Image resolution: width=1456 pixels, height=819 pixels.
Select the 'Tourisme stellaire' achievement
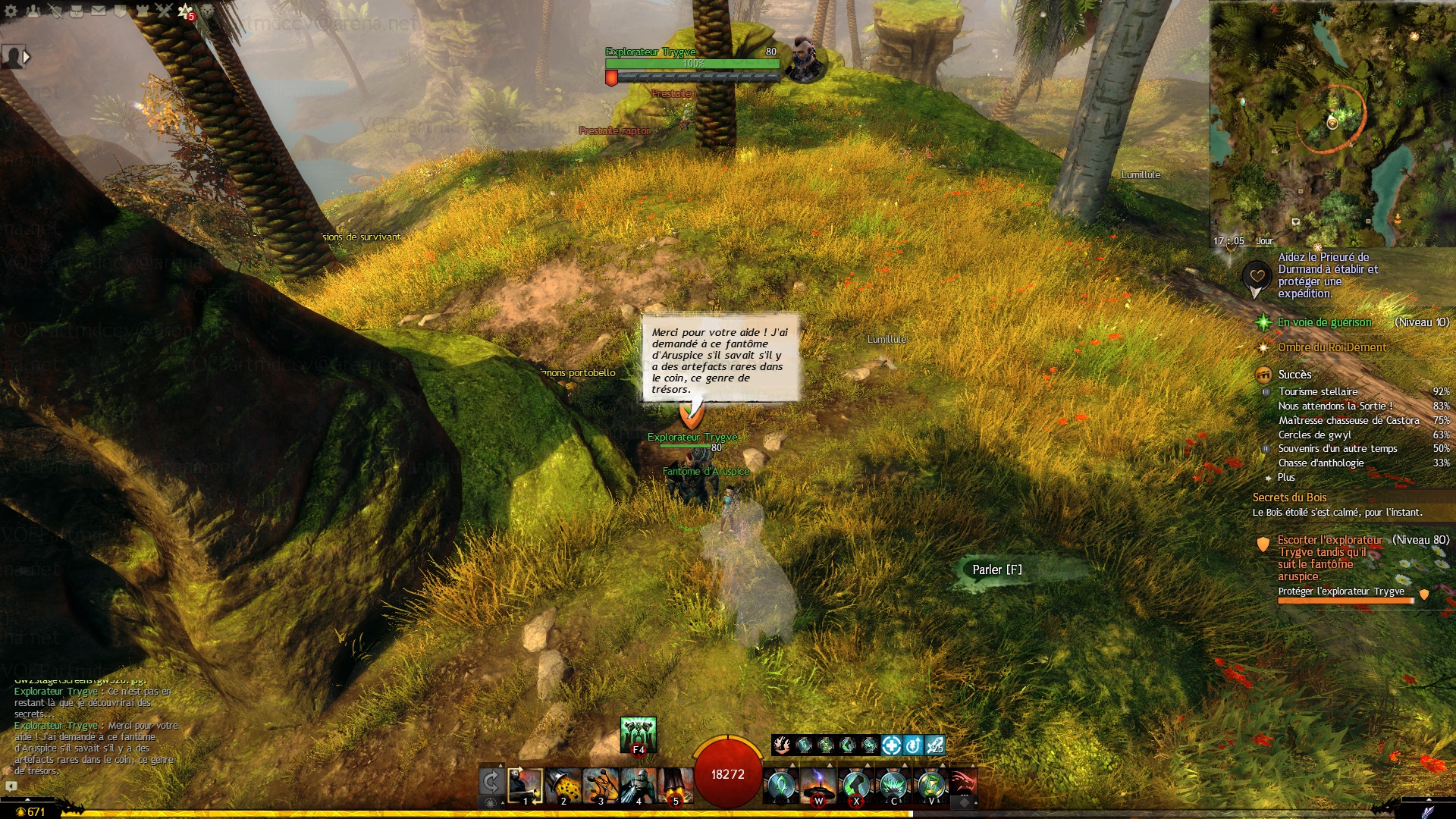(1318, 391)
